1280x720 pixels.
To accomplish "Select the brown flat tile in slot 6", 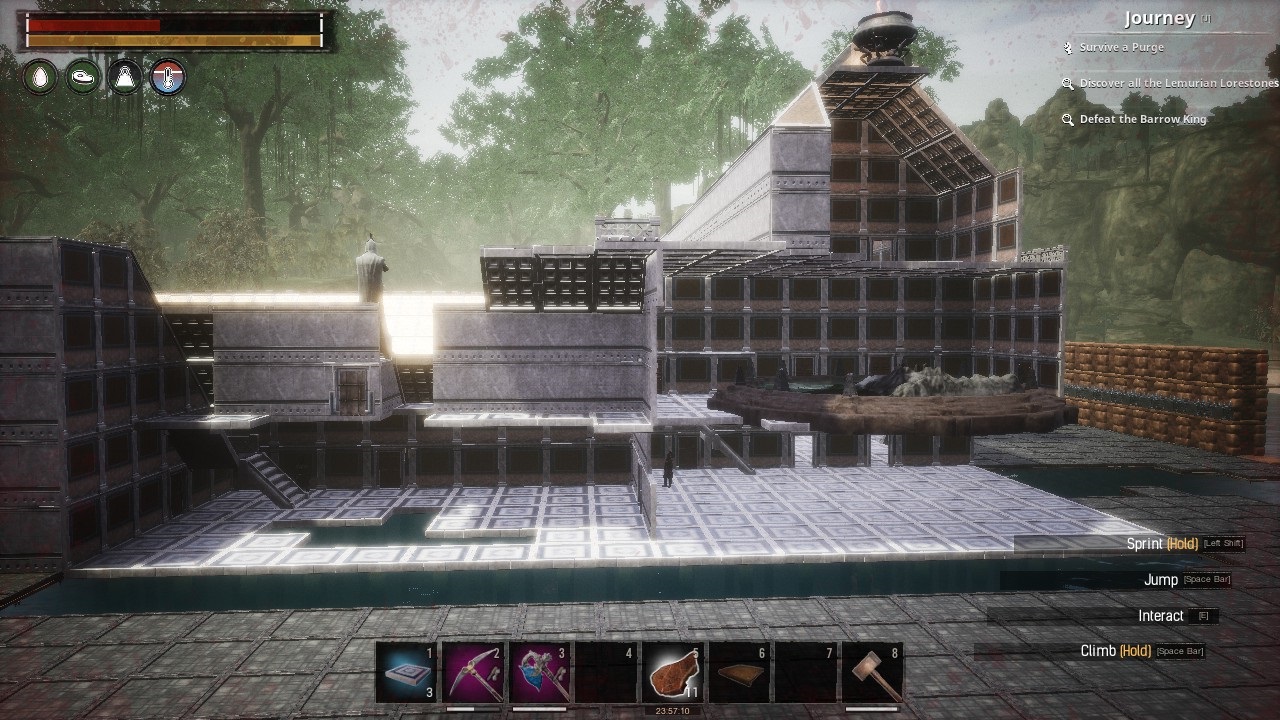I will [740, 672].
